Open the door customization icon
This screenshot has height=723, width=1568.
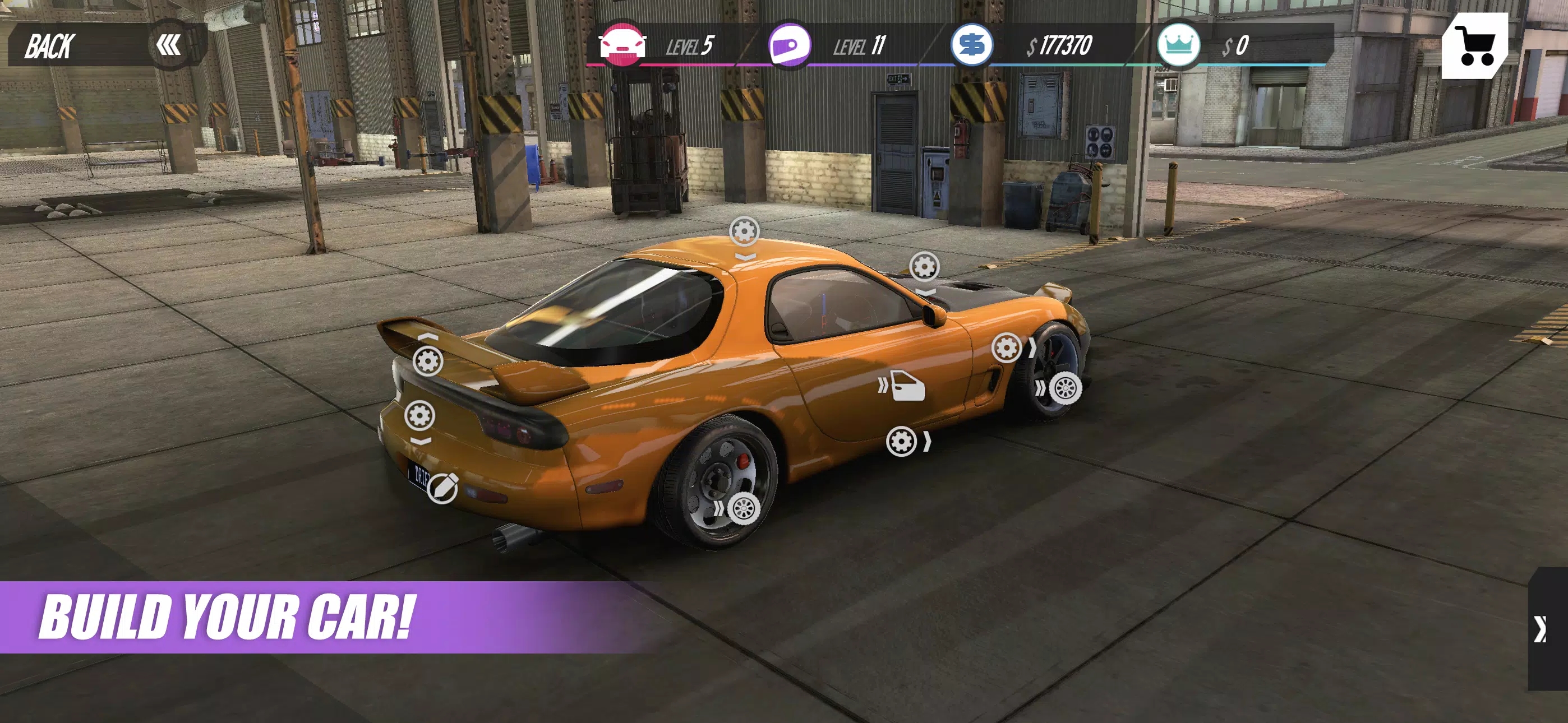[907, 386]
